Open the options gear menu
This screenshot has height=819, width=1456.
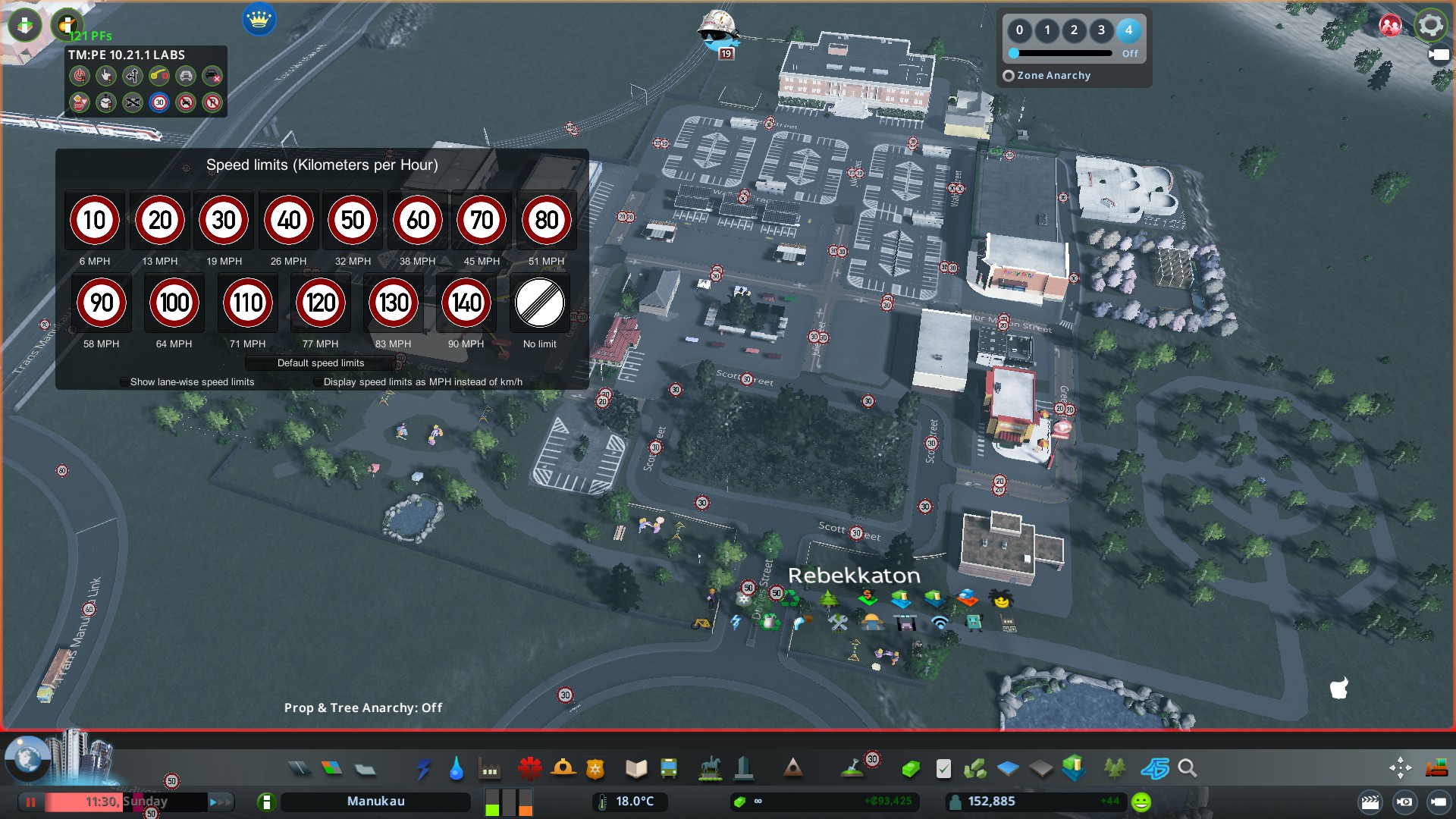1430,26
